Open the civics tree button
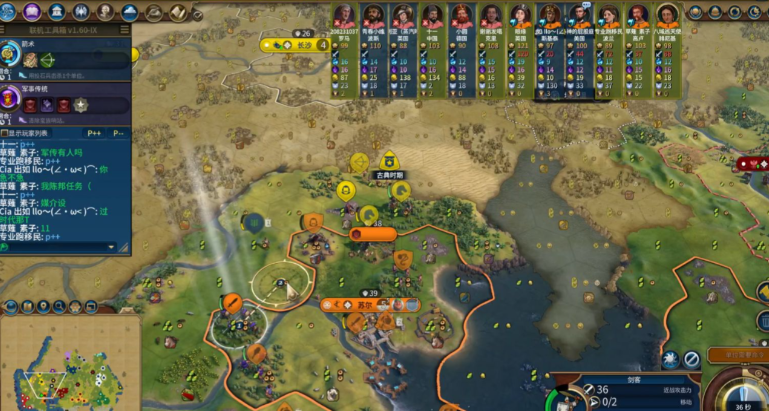This screenshot has height=411, width=769. (32, 12)
